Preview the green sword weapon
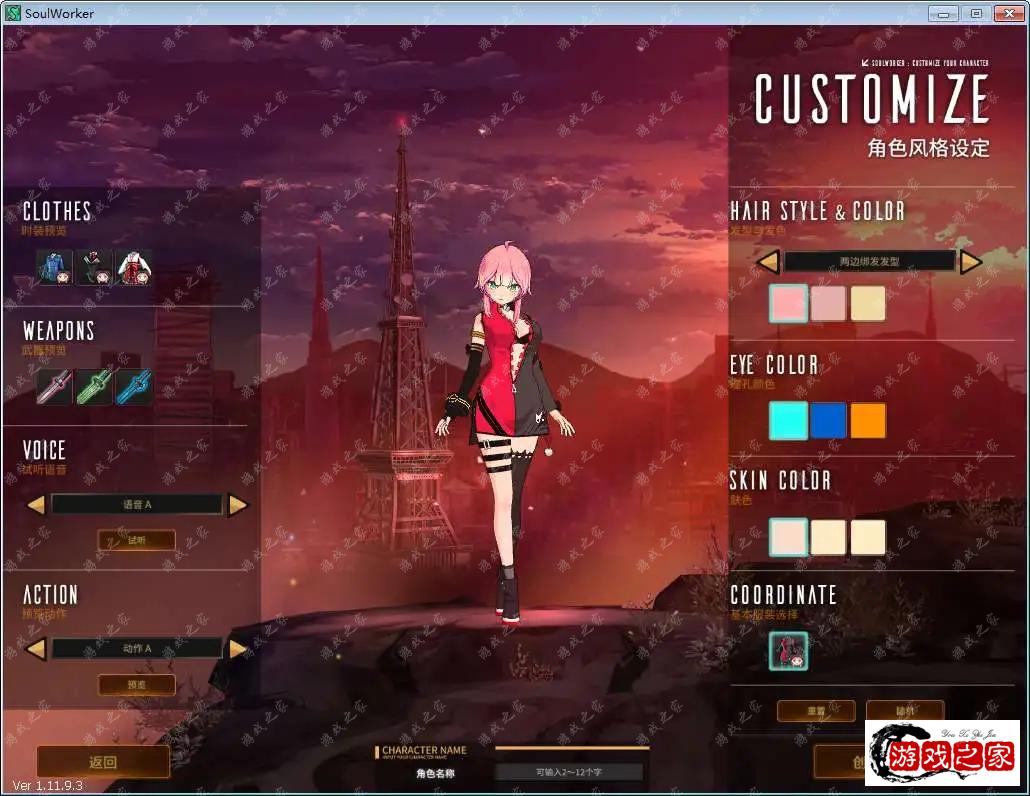The width and height of the screenshot is (1030, 796). click(x=95, y=387)
